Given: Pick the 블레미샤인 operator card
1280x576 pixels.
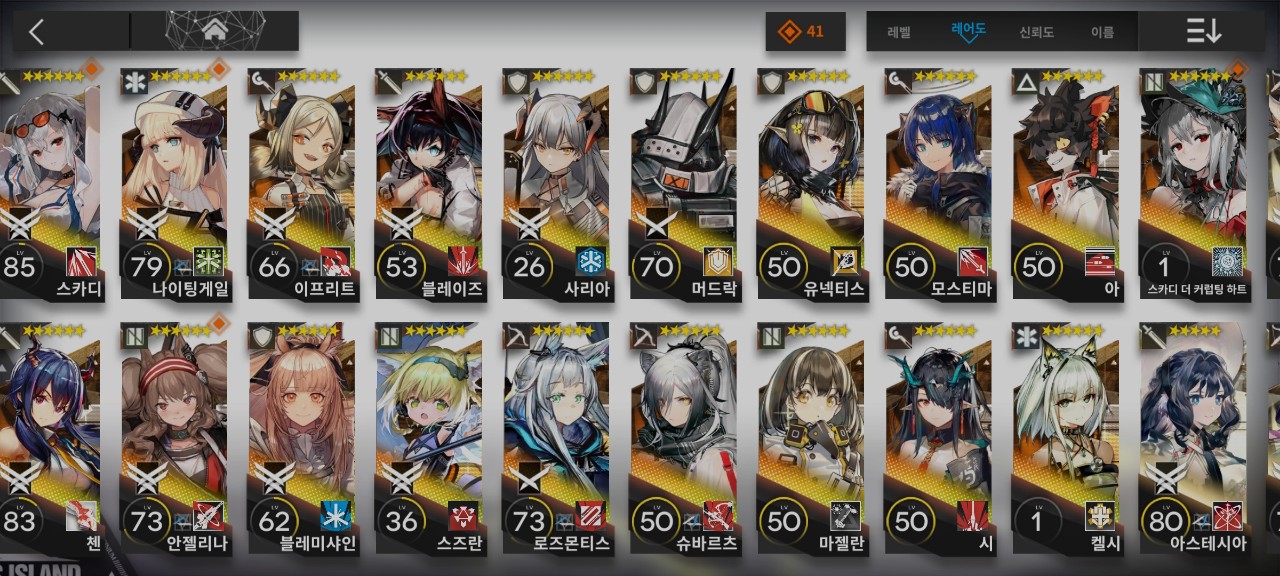Looking at the screenshot, I should pyautogui.click(x=301, y=440).
